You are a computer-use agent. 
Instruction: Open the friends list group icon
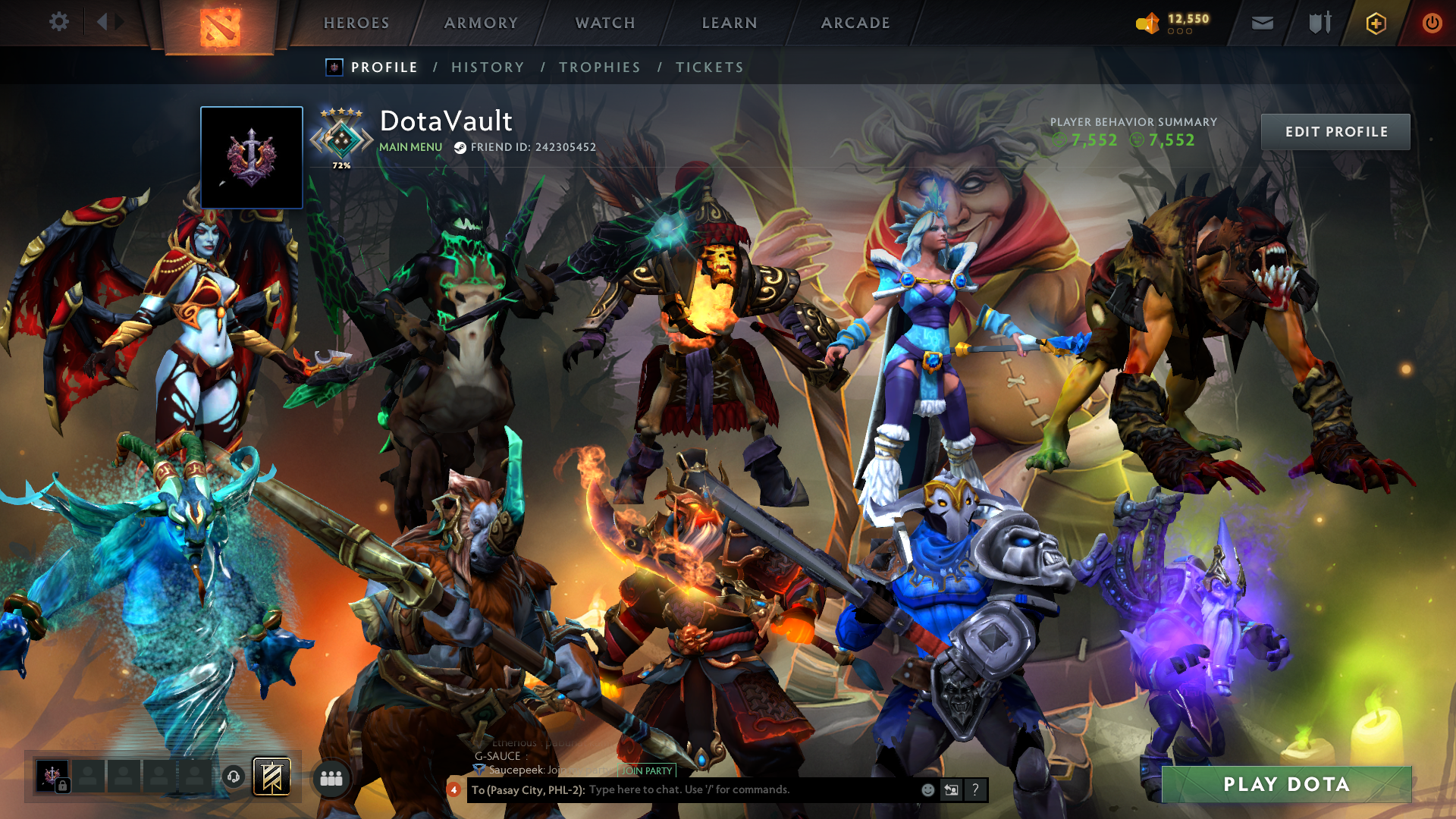click(331, 778)
